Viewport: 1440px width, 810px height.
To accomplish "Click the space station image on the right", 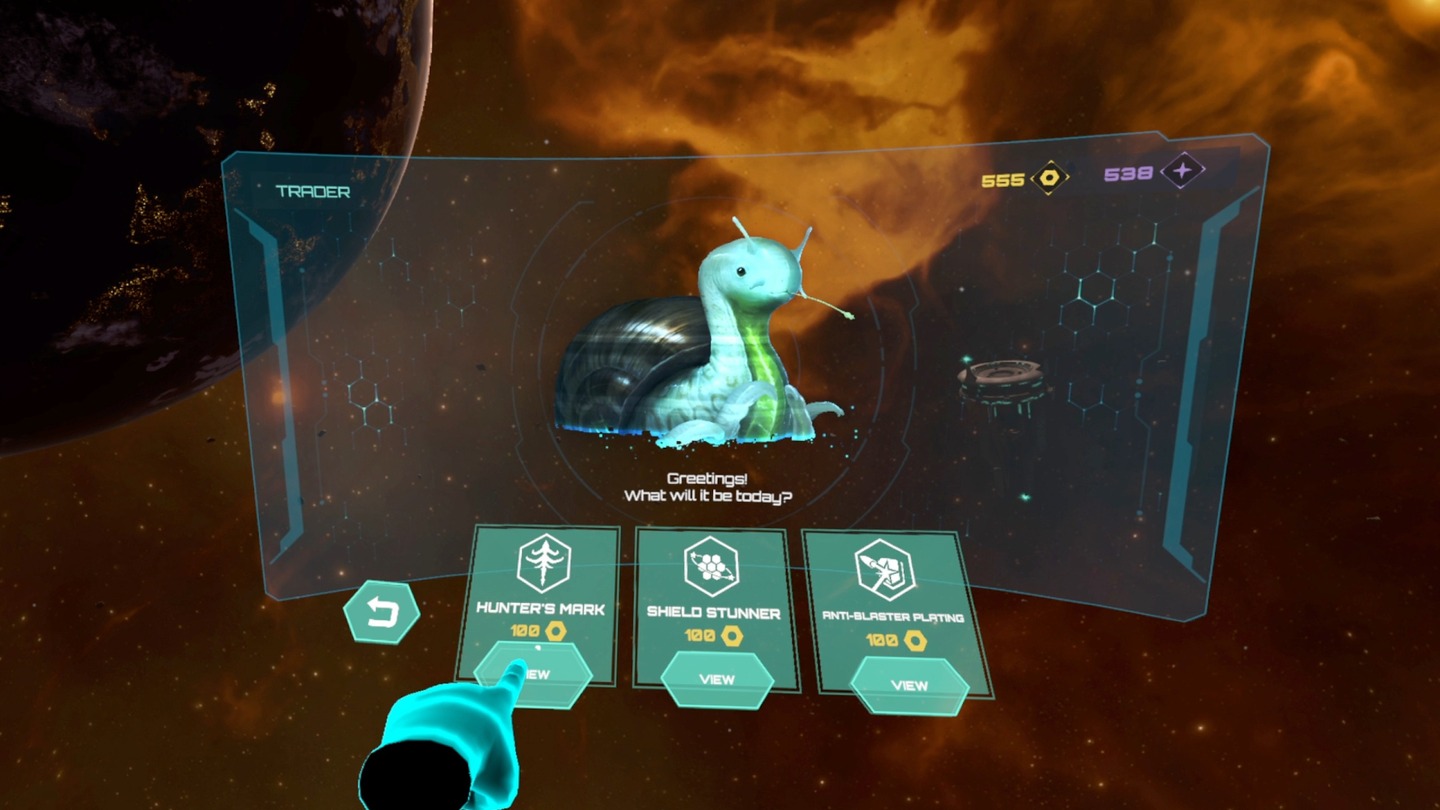I will 1000,385.
